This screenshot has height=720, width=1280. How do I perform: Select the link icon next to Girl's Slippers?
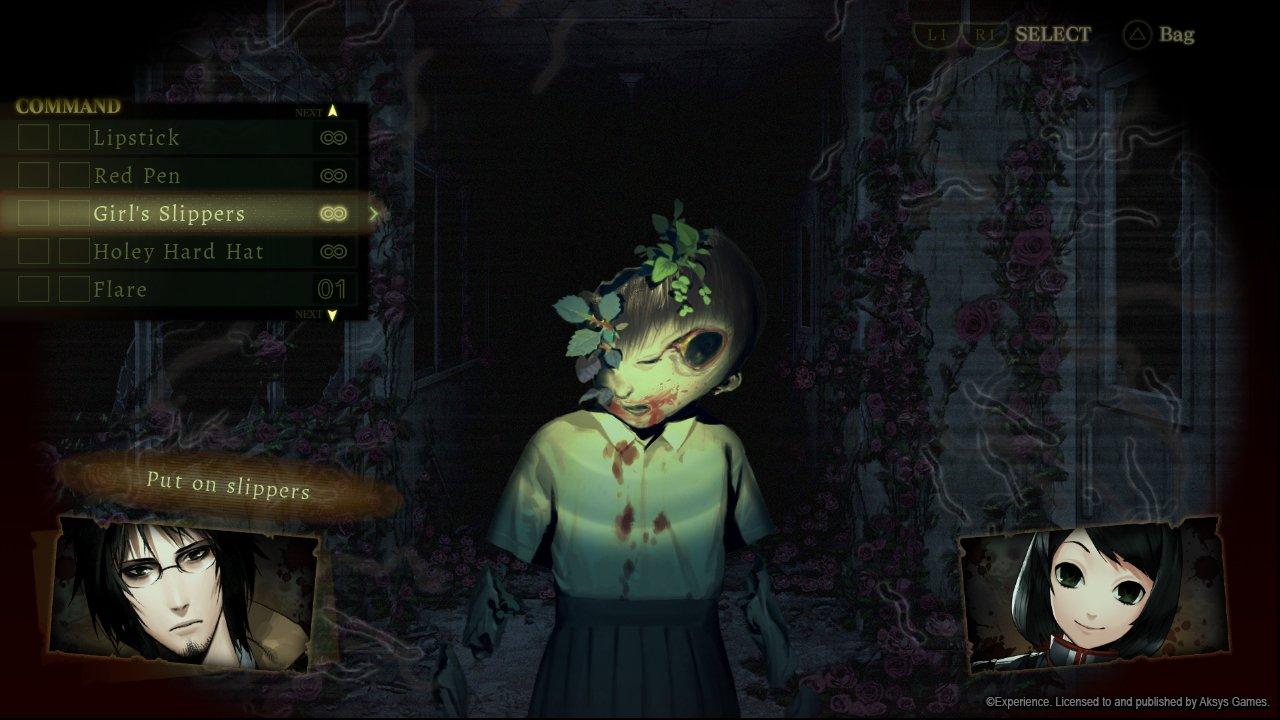(x=334, y=213)
